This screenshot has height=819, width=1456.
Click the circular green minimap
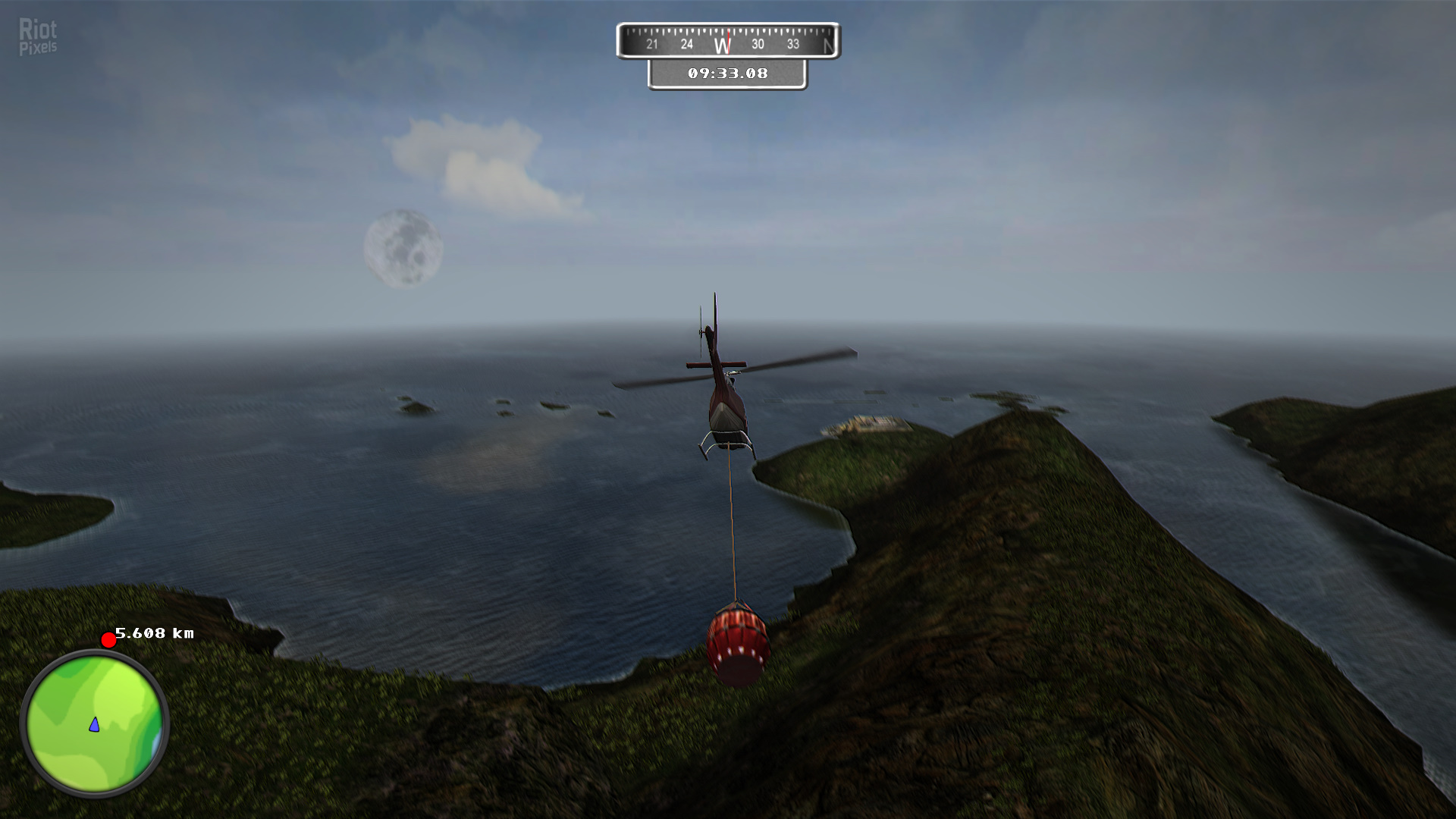click(x=95, y=723)
